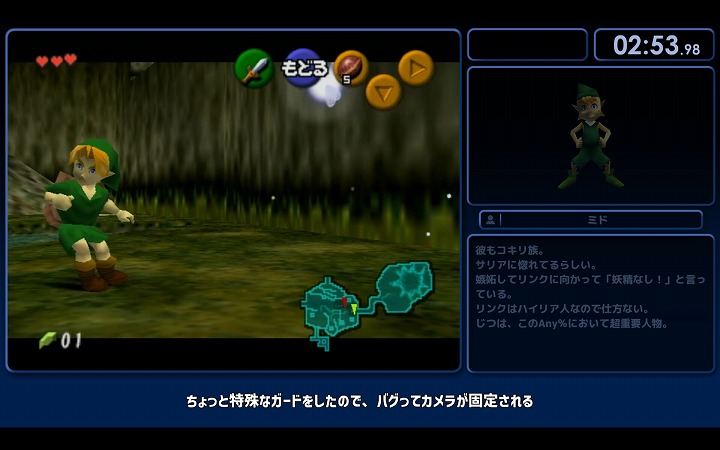Select the Kokiri Sword icon
Screen dimensions: 720x450
coord(254,68)
